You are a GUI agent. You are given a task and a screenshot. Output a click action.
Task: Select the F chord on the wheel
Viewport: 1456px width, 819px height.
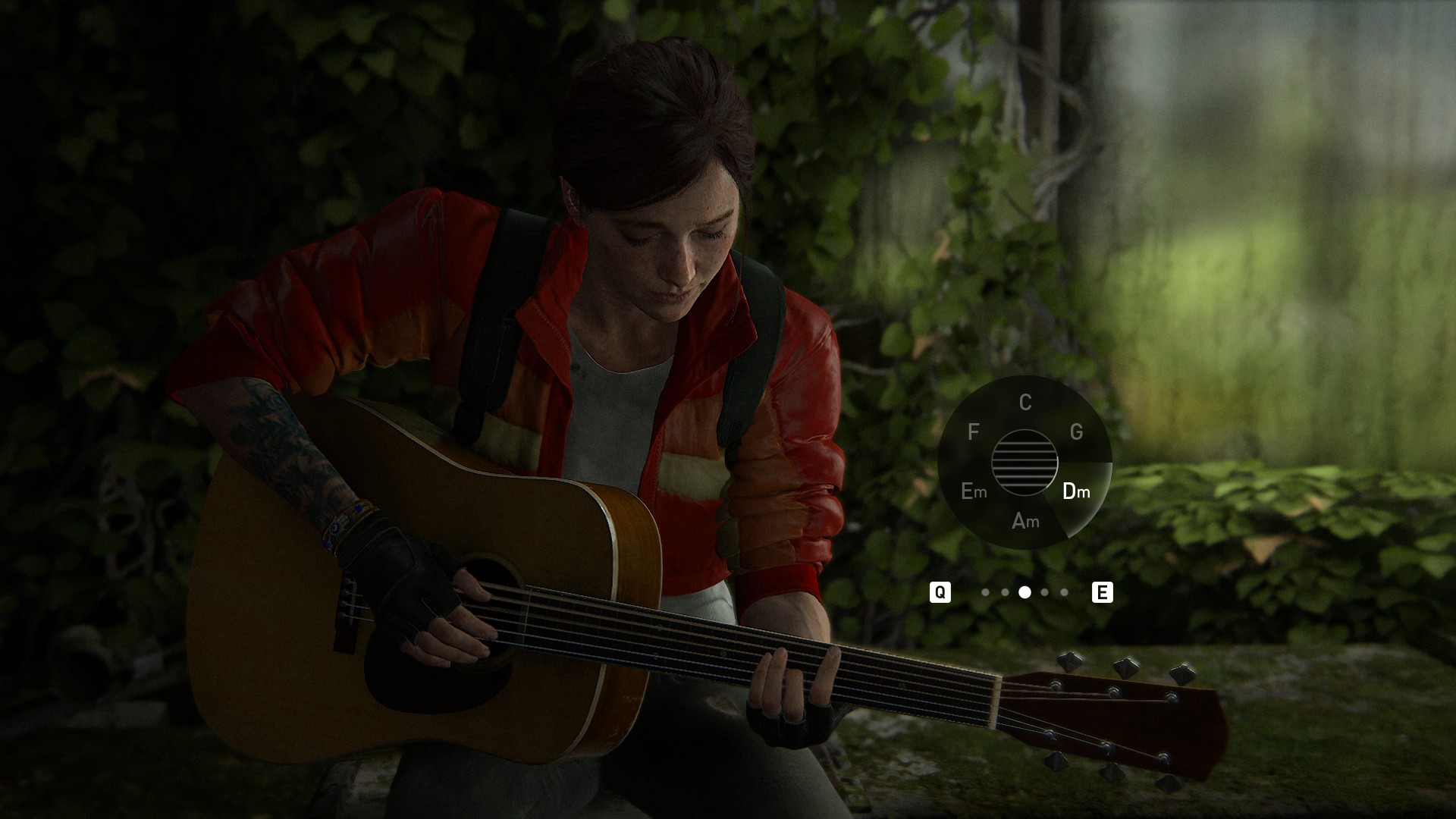click(974, 432)
